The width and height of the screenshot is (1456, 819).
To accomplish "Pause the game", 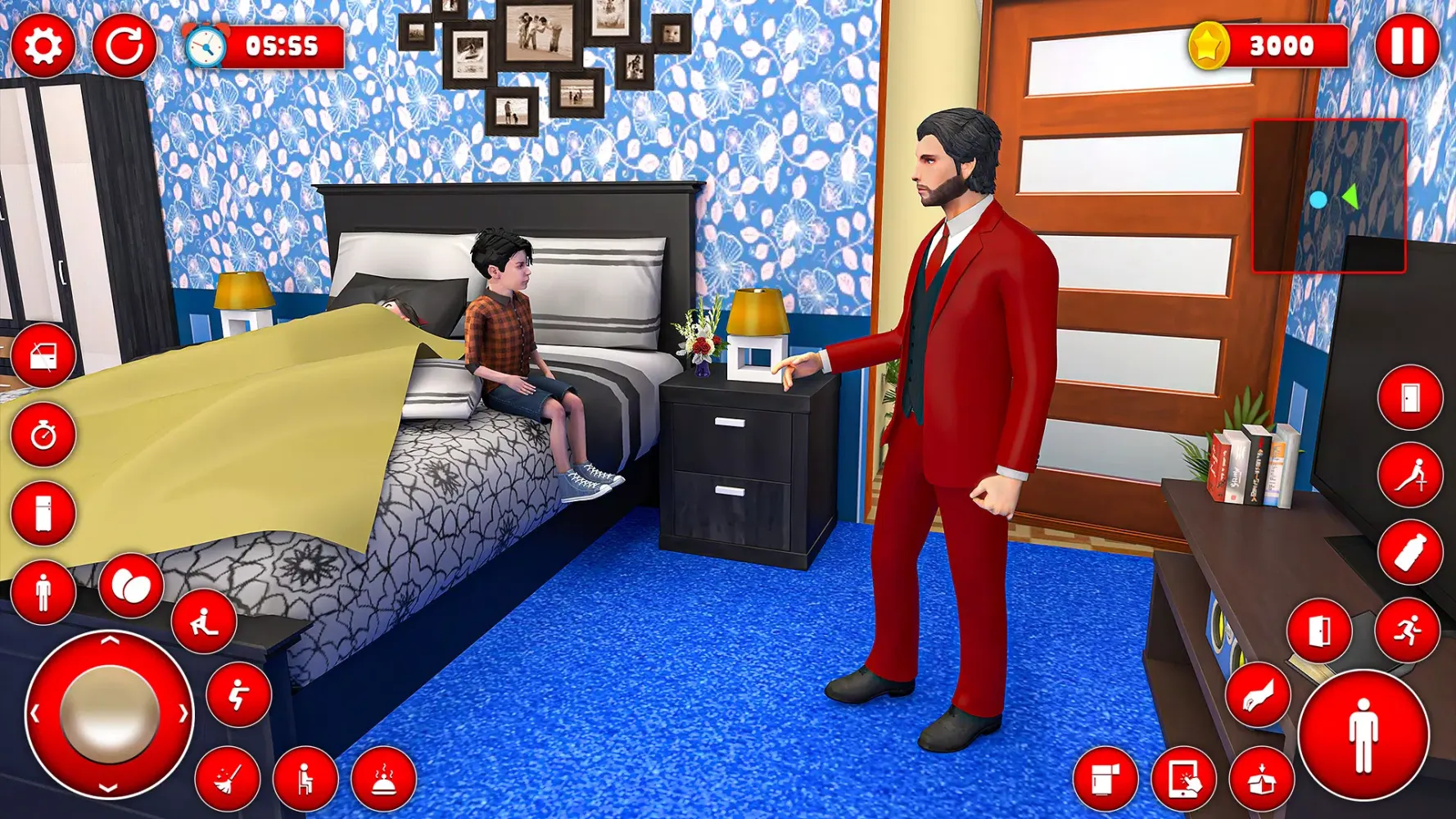I will (x=1410, y=45).
